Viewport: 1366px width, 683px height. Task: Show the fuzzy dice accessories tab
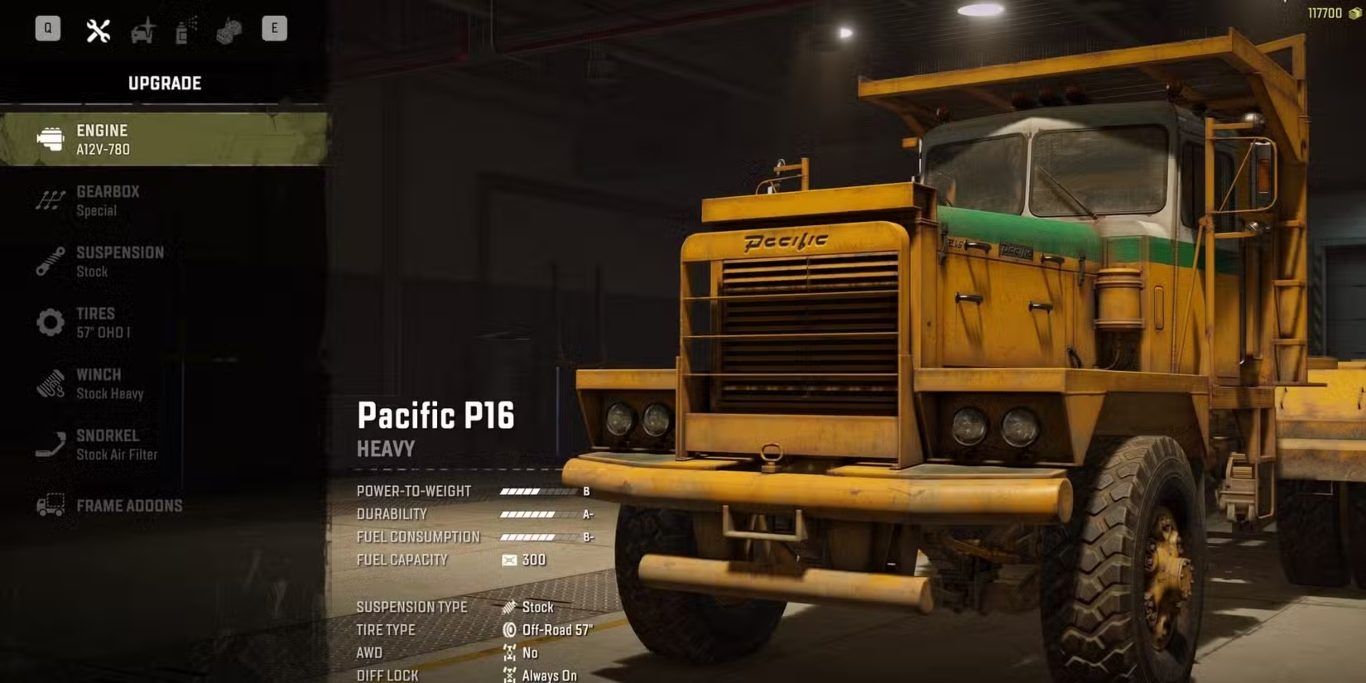click(229, 30)
